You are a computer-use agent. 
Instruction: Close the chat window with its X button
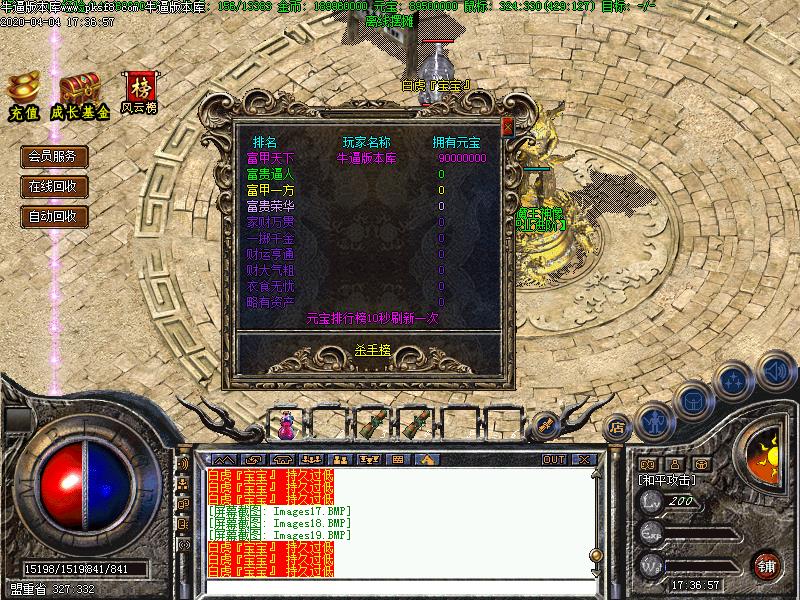coord(583,459)
